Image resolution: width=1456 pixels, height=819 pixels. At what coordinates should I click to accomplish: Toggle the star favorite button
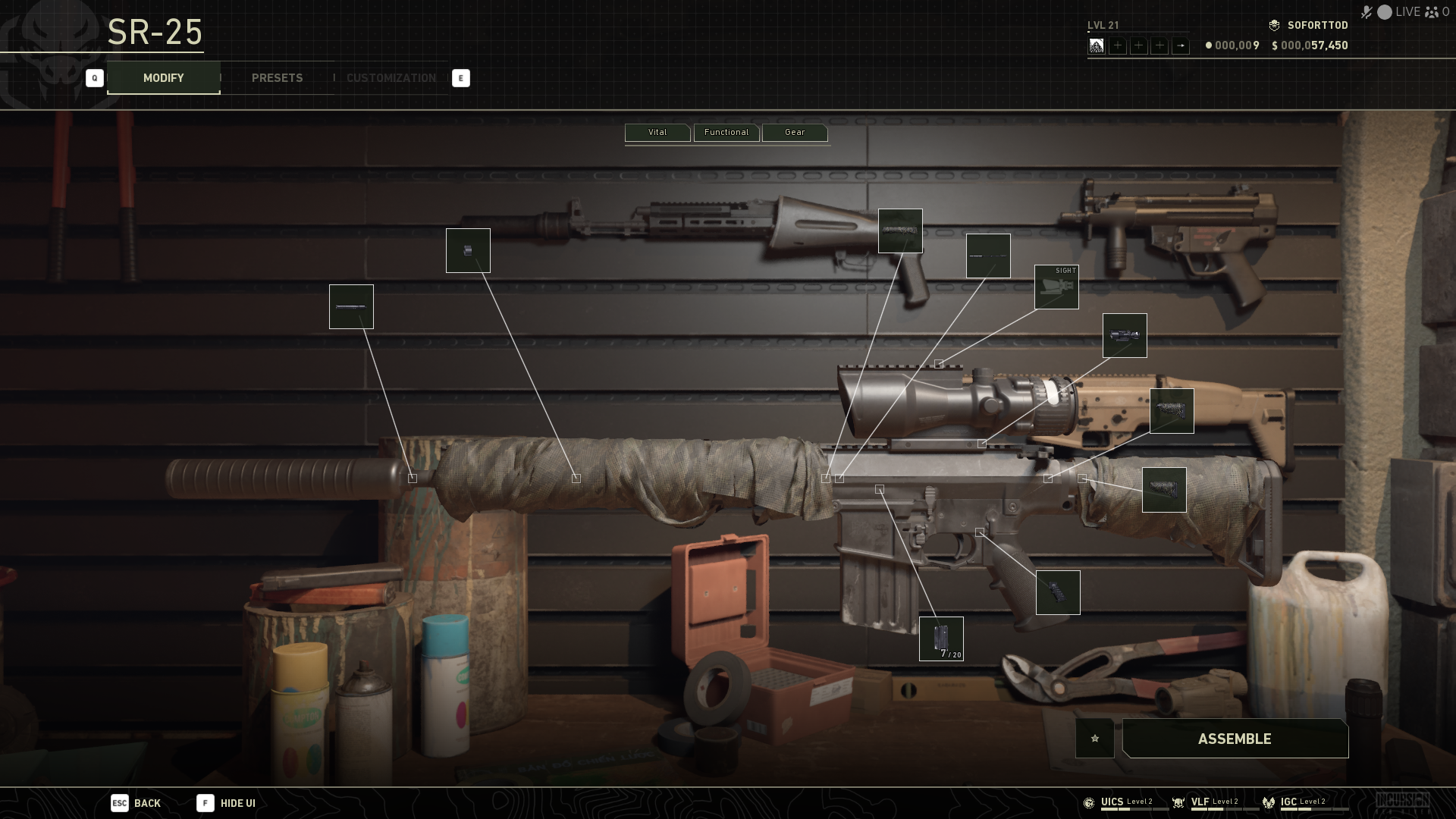(1094, 739)
